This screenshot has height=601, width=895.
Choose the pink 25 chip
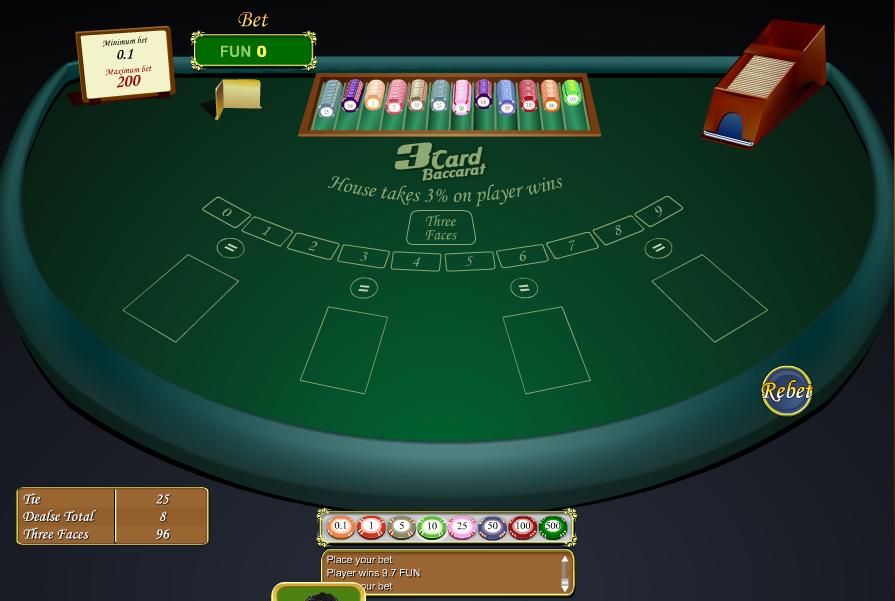tap(461, 526)
